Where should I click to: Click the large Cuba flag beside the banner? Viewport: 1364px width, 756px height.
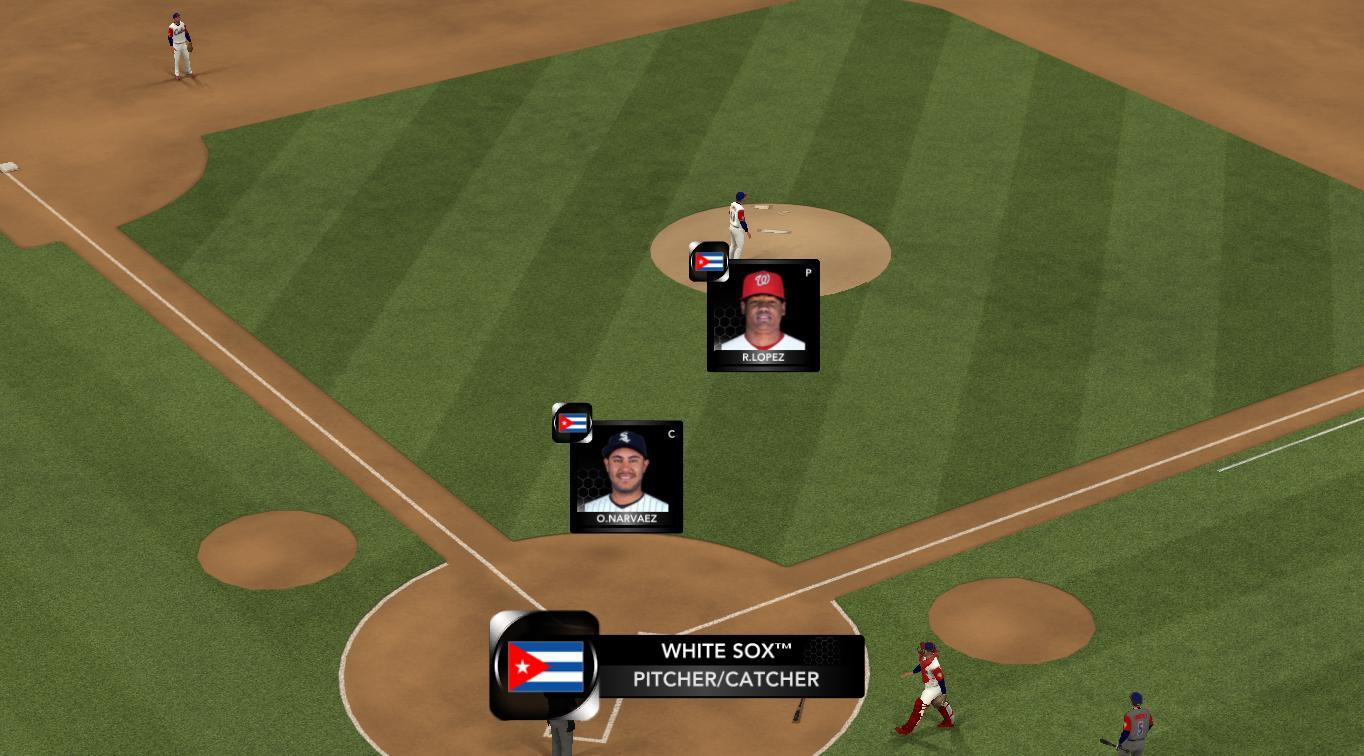pos(545,666)
